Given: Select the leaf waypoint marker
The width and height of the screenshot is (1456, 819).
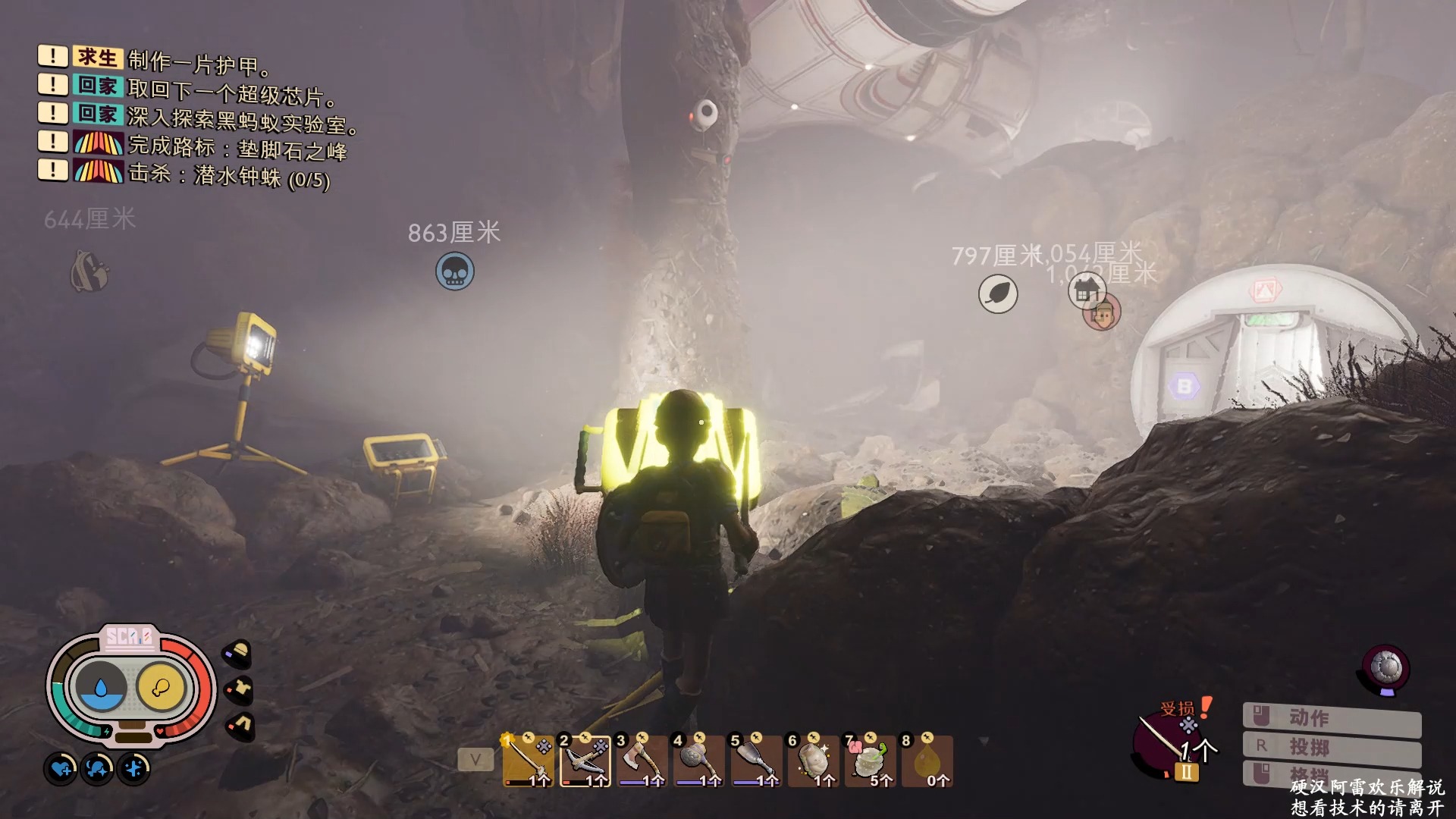Looking at the screenshot, I should click(998, 294).
